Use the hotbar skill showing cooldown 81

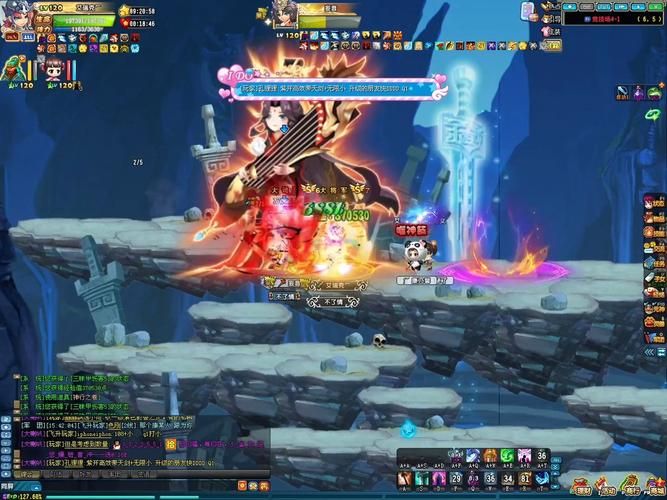tap(525, 478)
